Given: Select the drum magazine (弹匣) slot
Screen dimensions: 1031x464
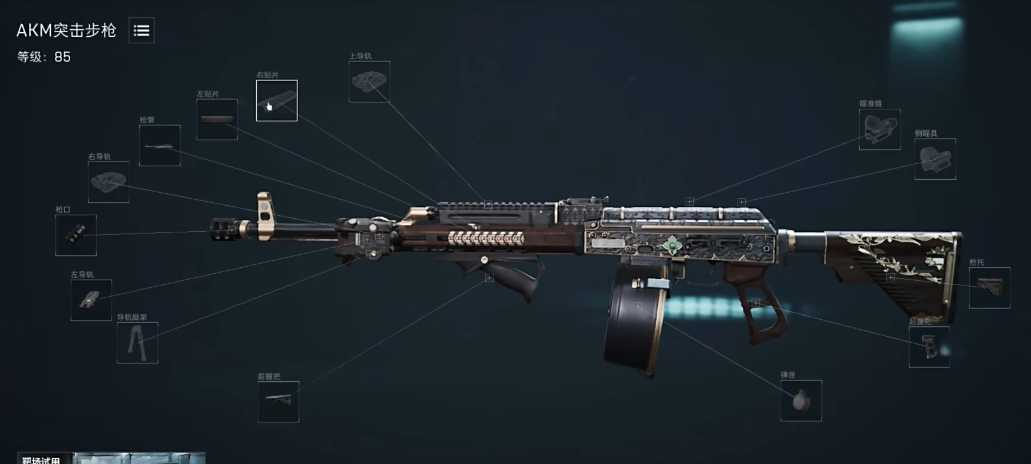Looking at the screenshot, I should pos(801,400).
